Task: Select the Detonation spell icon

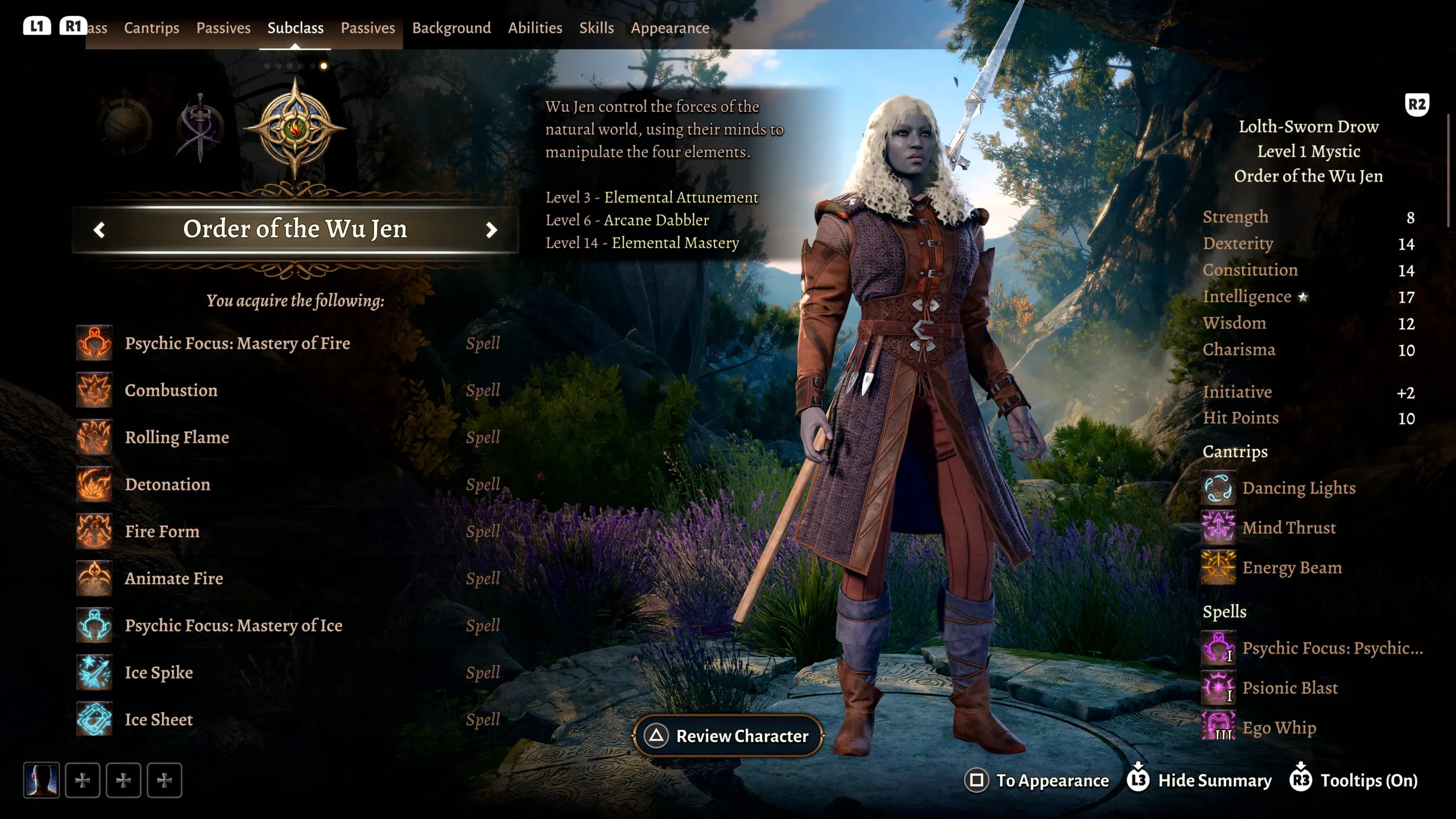Action: 94,484
